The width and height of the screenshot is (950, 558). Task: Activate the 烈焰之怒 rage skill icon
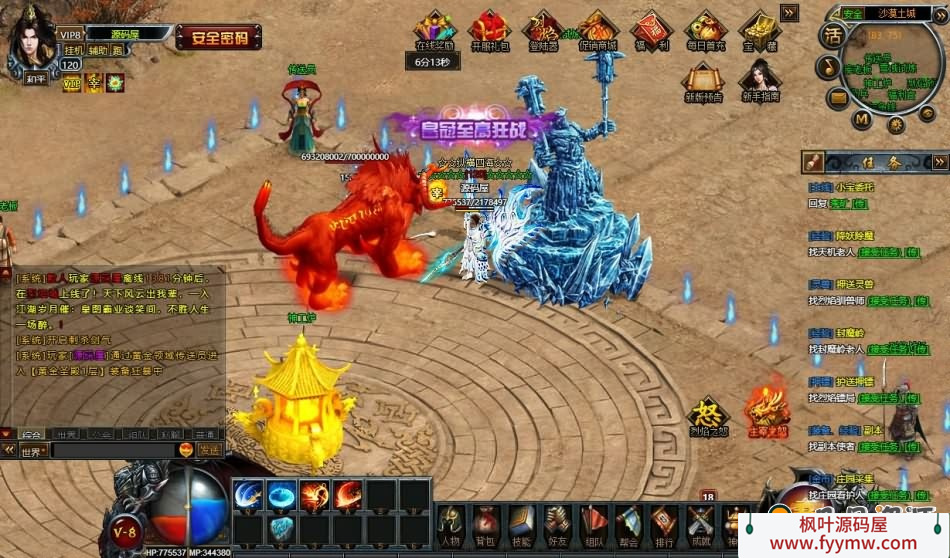708,413
